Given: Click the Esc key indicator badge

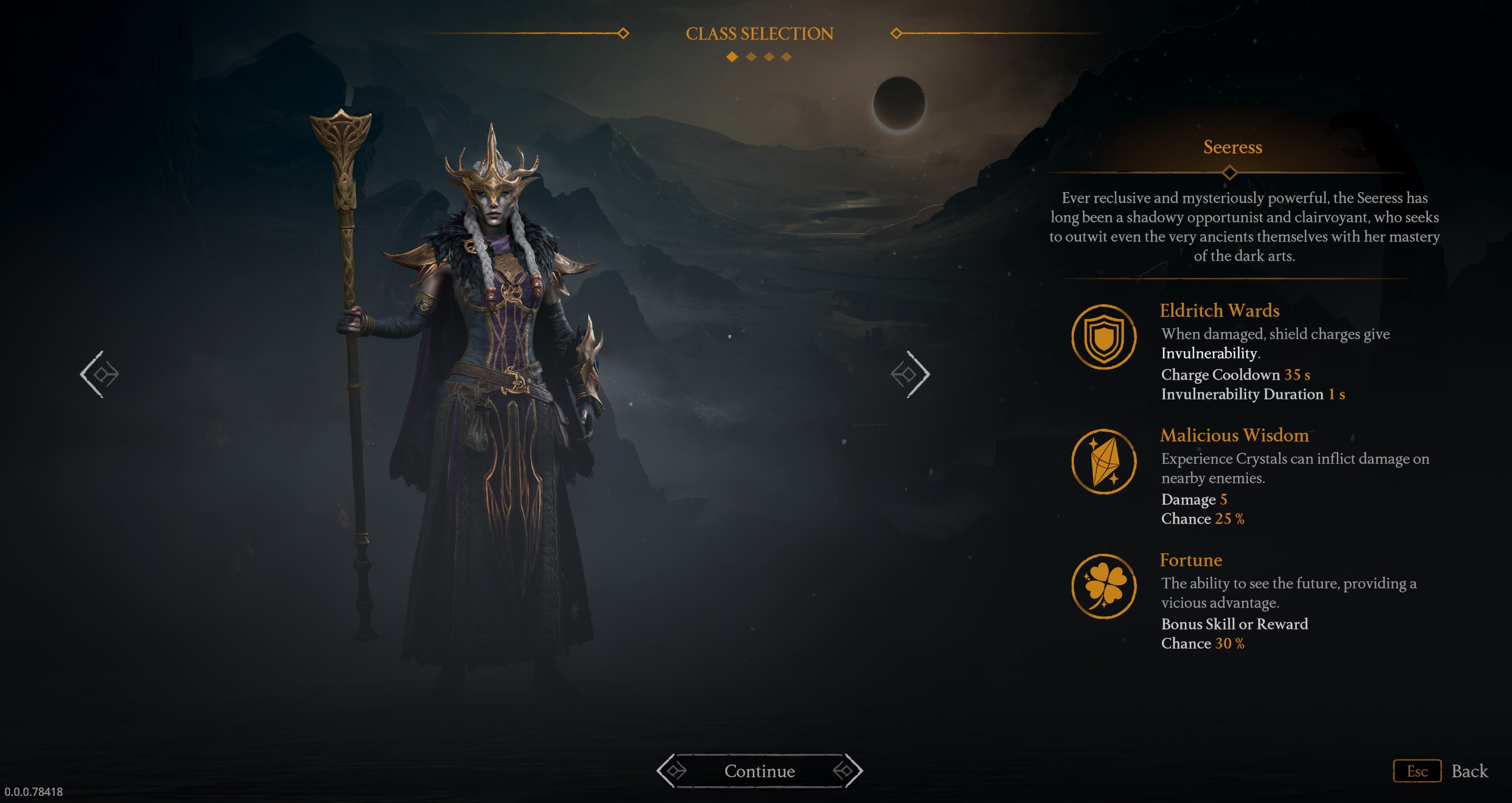Looking at the screenshot, I should tap(1417, 771).
